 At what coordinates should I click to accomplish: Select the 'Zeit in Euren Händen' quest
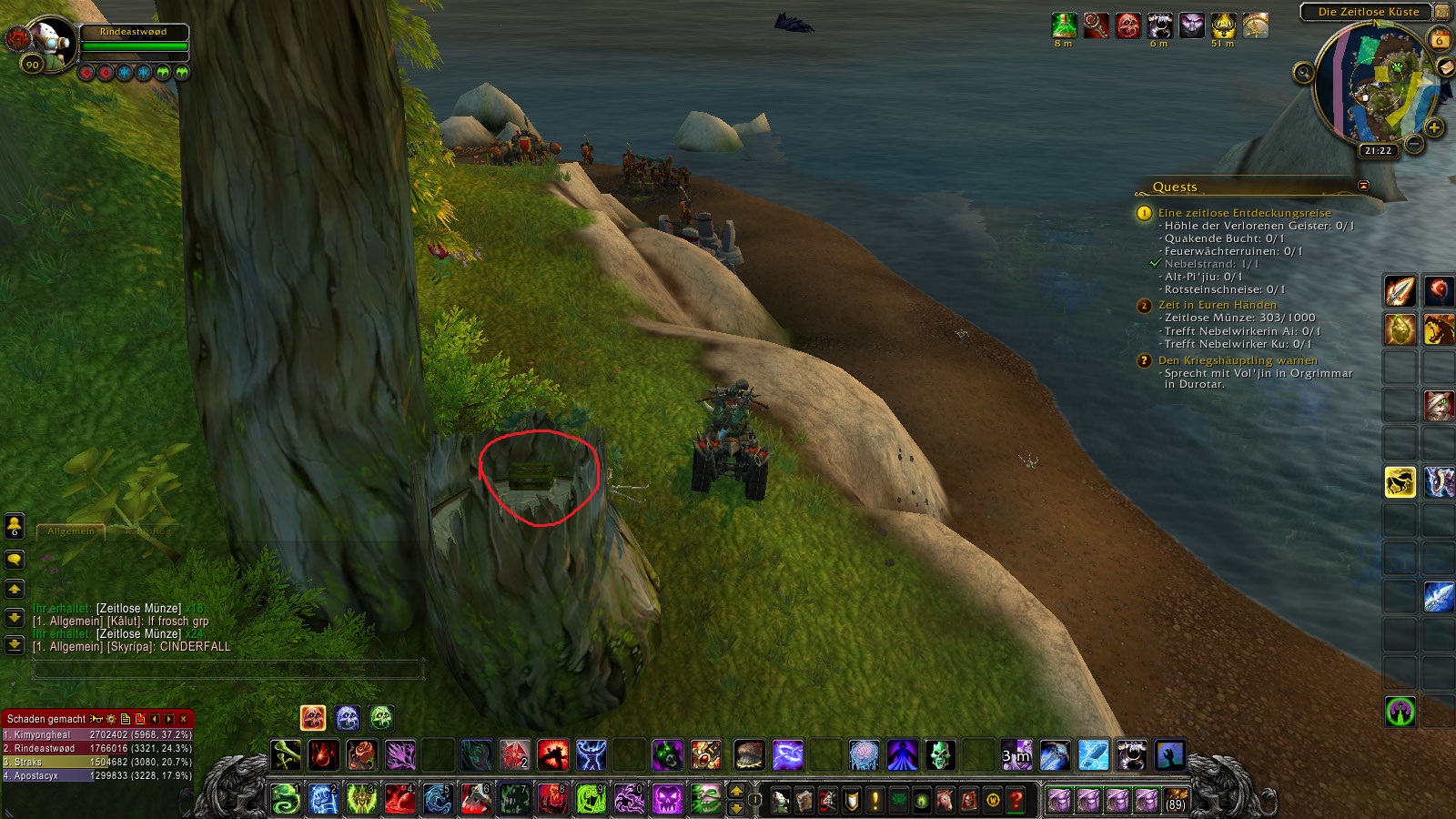1217,305
